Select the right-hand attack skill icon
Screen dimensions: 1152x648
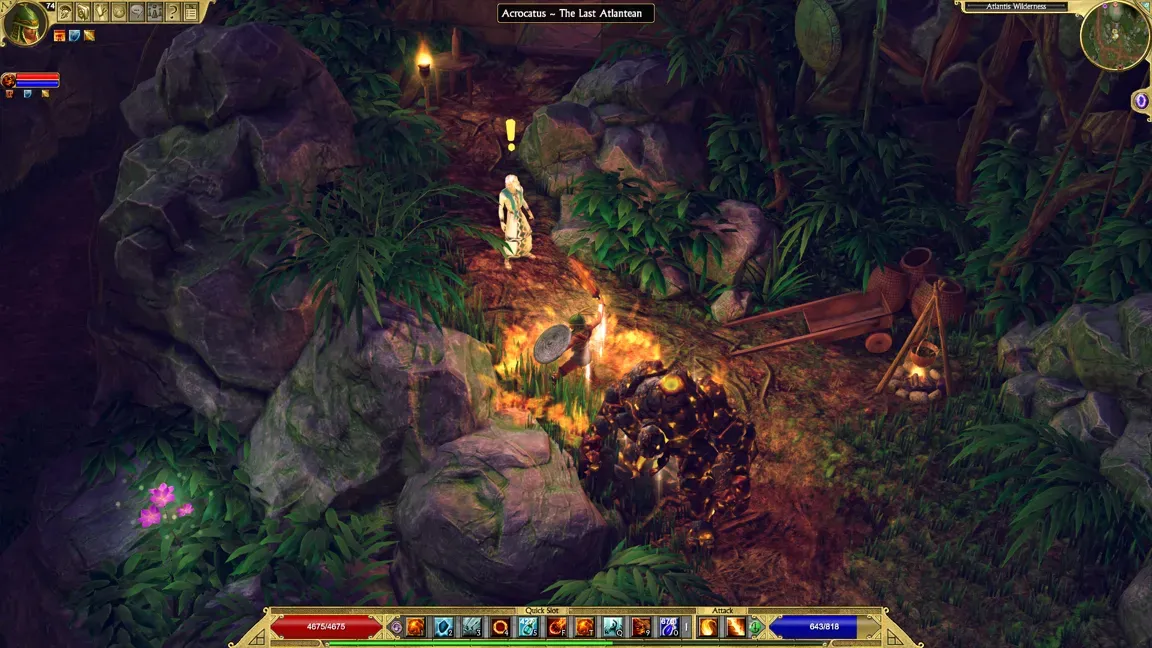coord(735,627)
